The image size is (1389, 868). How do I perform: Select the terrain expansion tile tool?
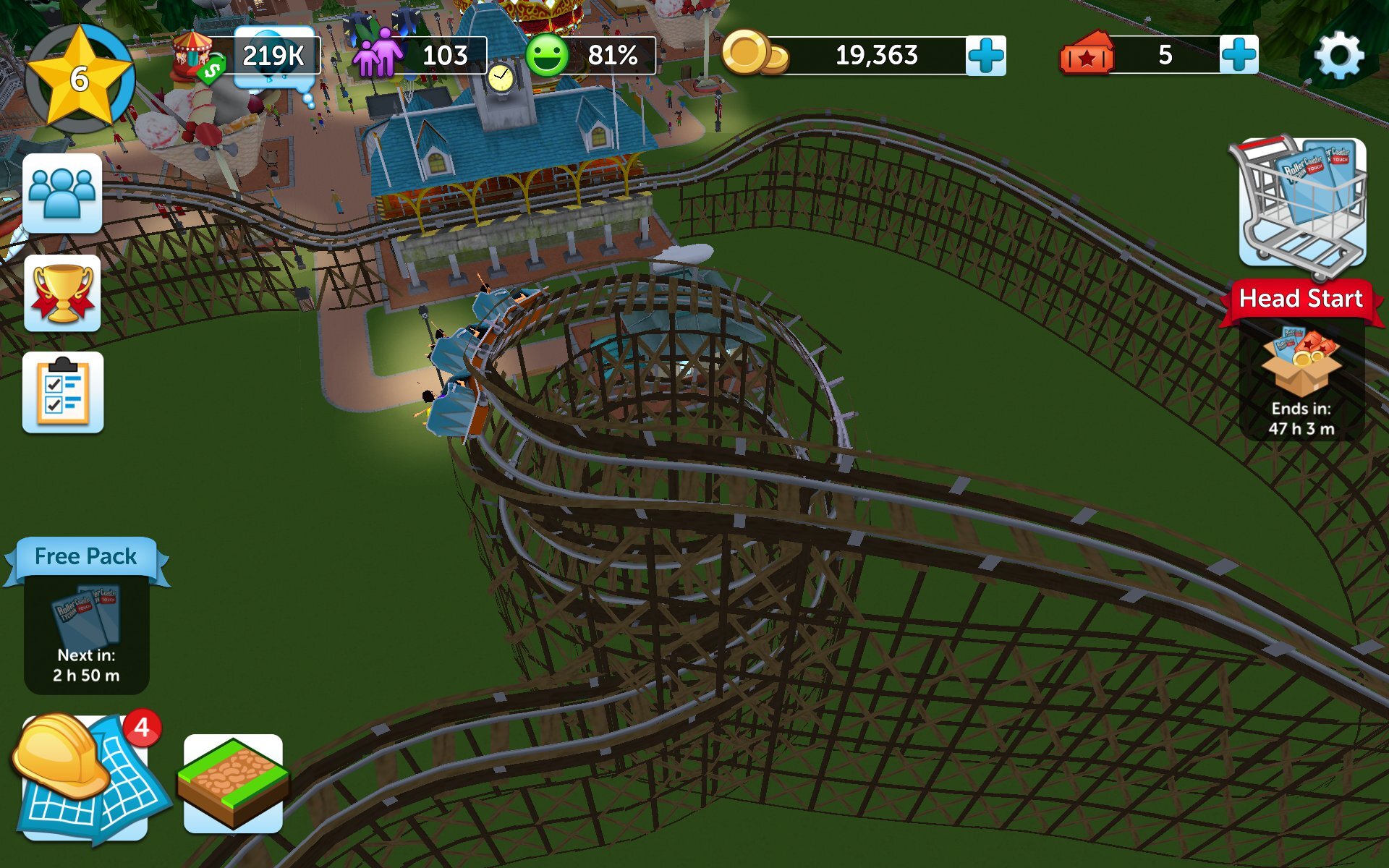(x=230, y=781)
